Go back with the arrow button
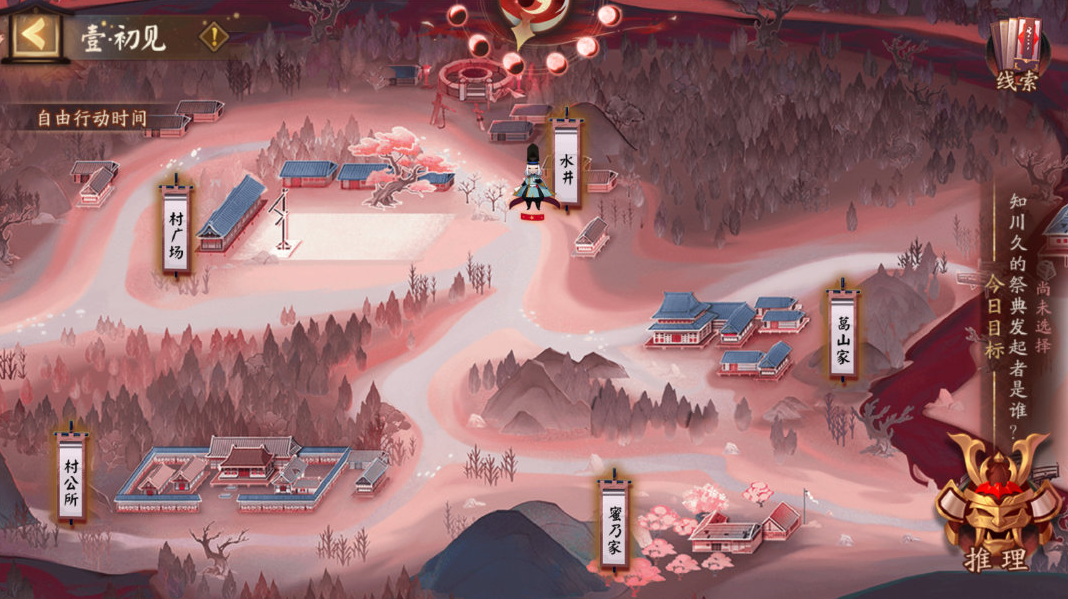Image resolution: width=1068 pixels, height=599 pixels. tap(35, 35)
